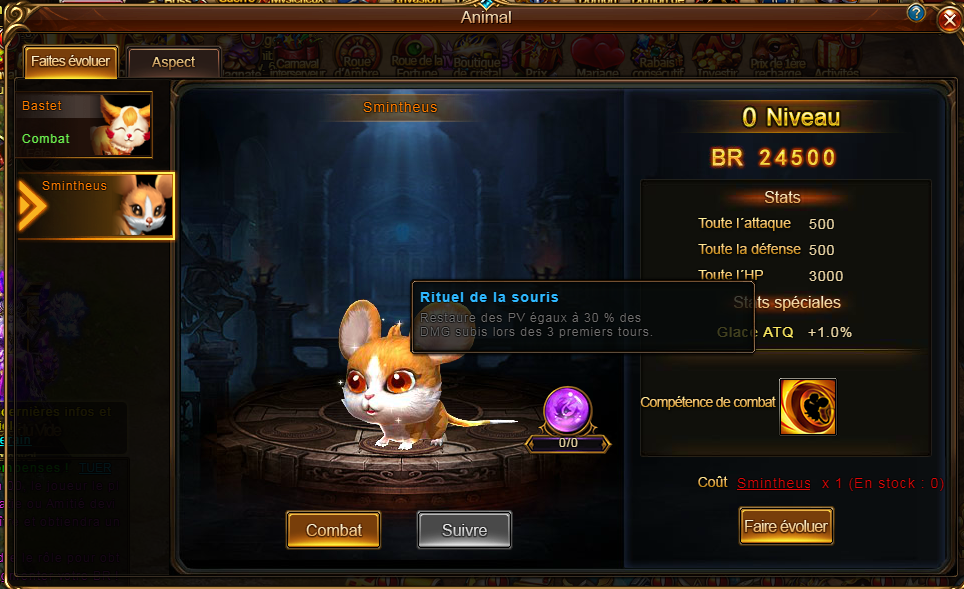Click the Suivre button
The width and height of the screenshot is (964, 589).
pyautogui.click(x=463, y=530)
